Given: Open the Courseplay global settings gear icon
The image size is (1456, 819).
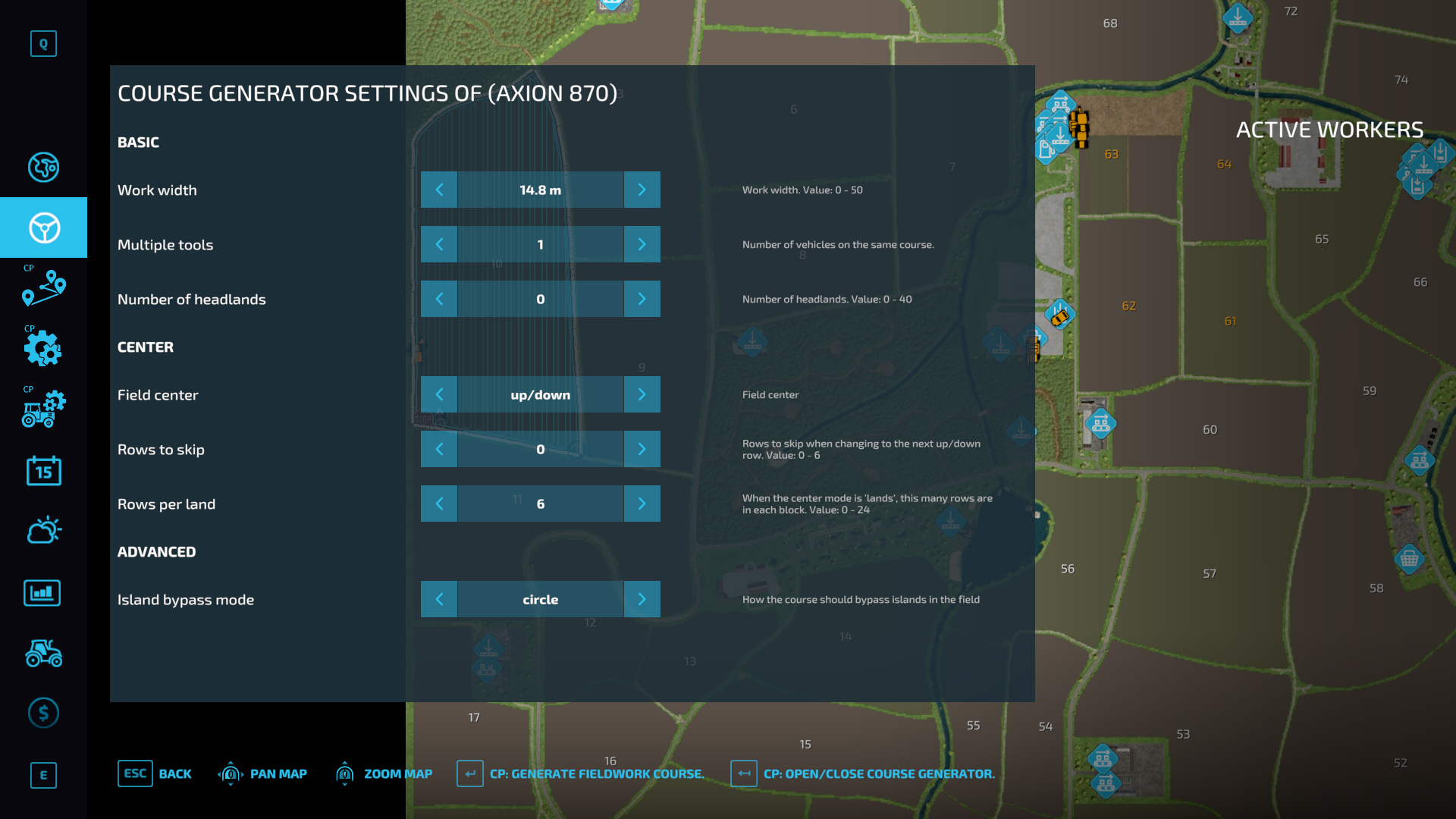Looking at the screenshot, I should pos(43,349).
